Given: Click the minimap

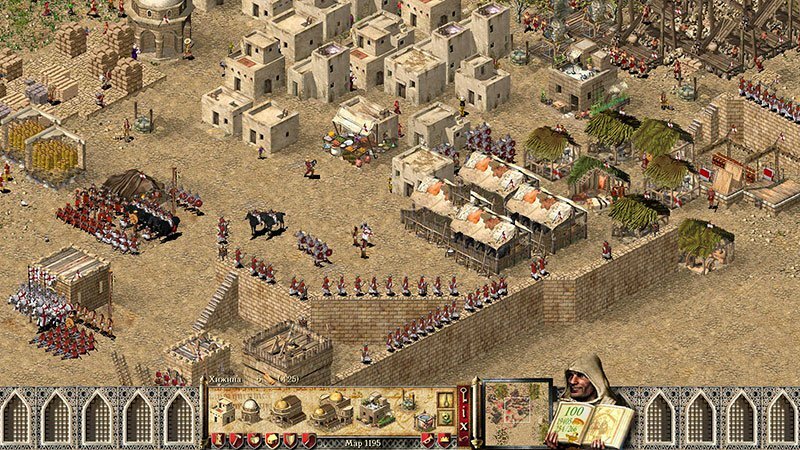Looking at the screenshot, I should pyautogui.click(x=517, y=411).
